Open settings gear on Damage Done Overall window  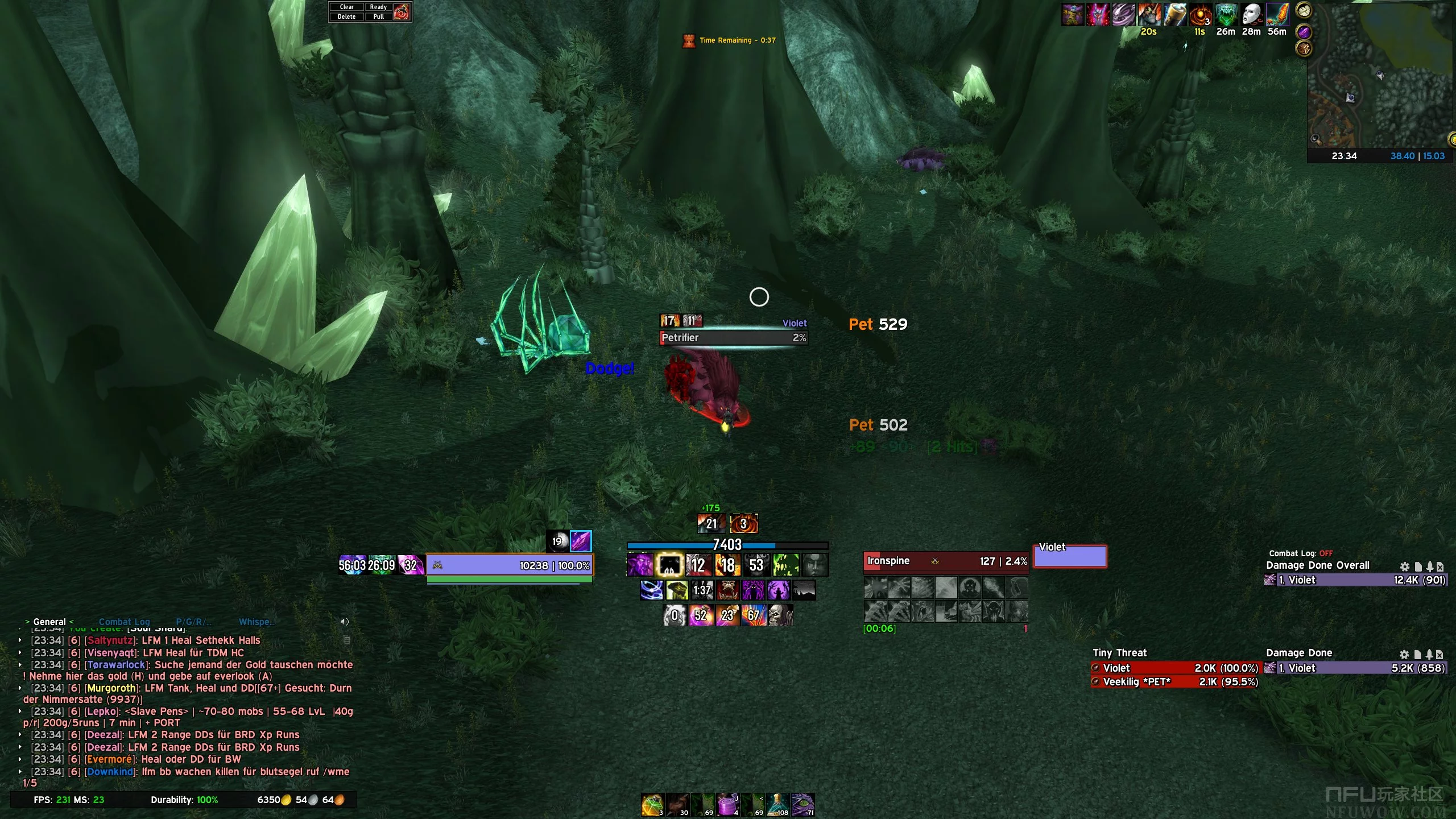1404,566
